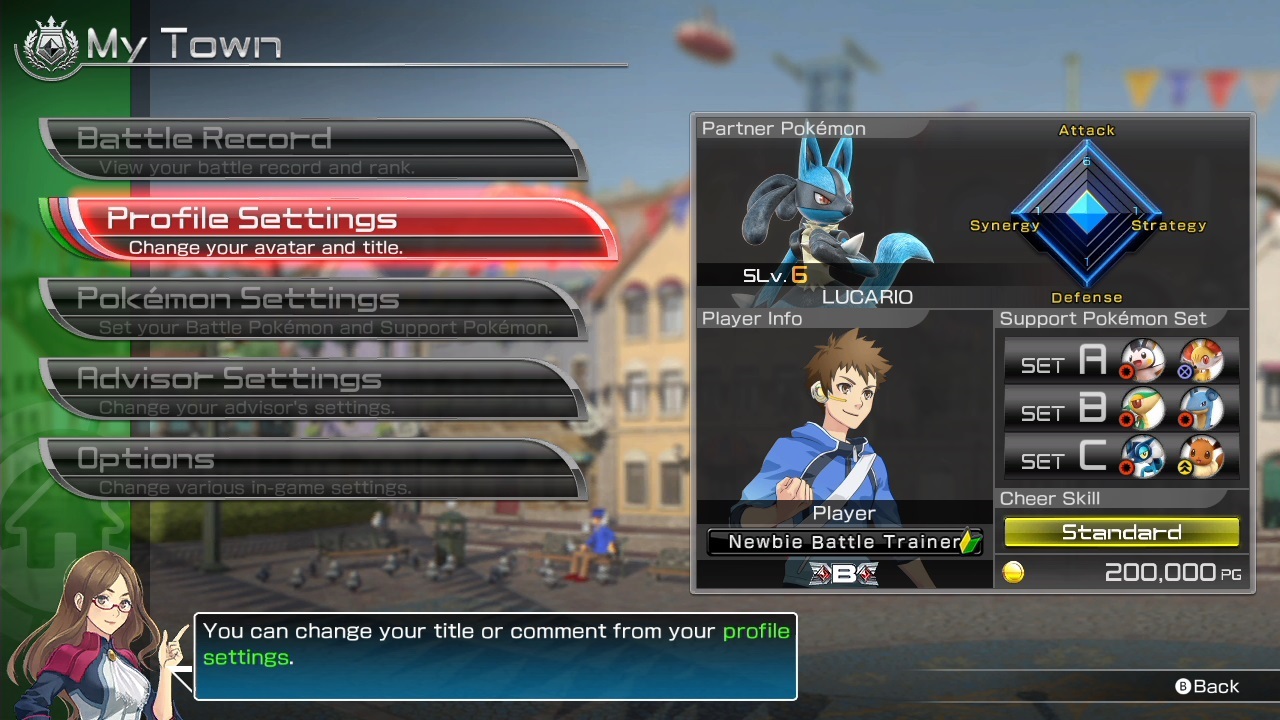This screenshot has width=1280, height=720.
Task: Select the Eevee support icon in Set C
Action: click(1203, 458)
